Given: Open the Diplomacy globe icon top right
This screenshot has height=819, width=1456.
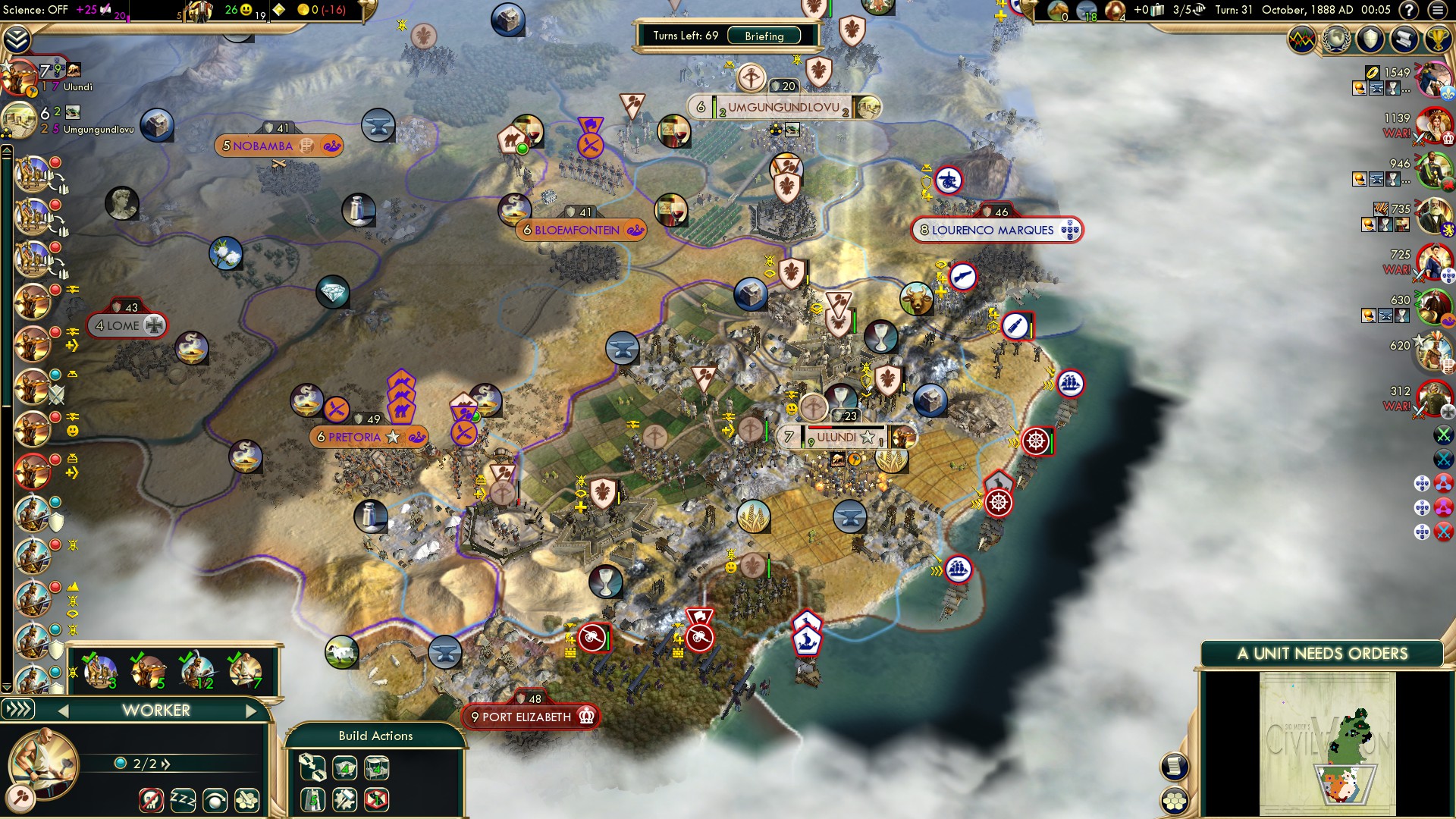Looking at the screenshot, I should [x=1336, y=40].
